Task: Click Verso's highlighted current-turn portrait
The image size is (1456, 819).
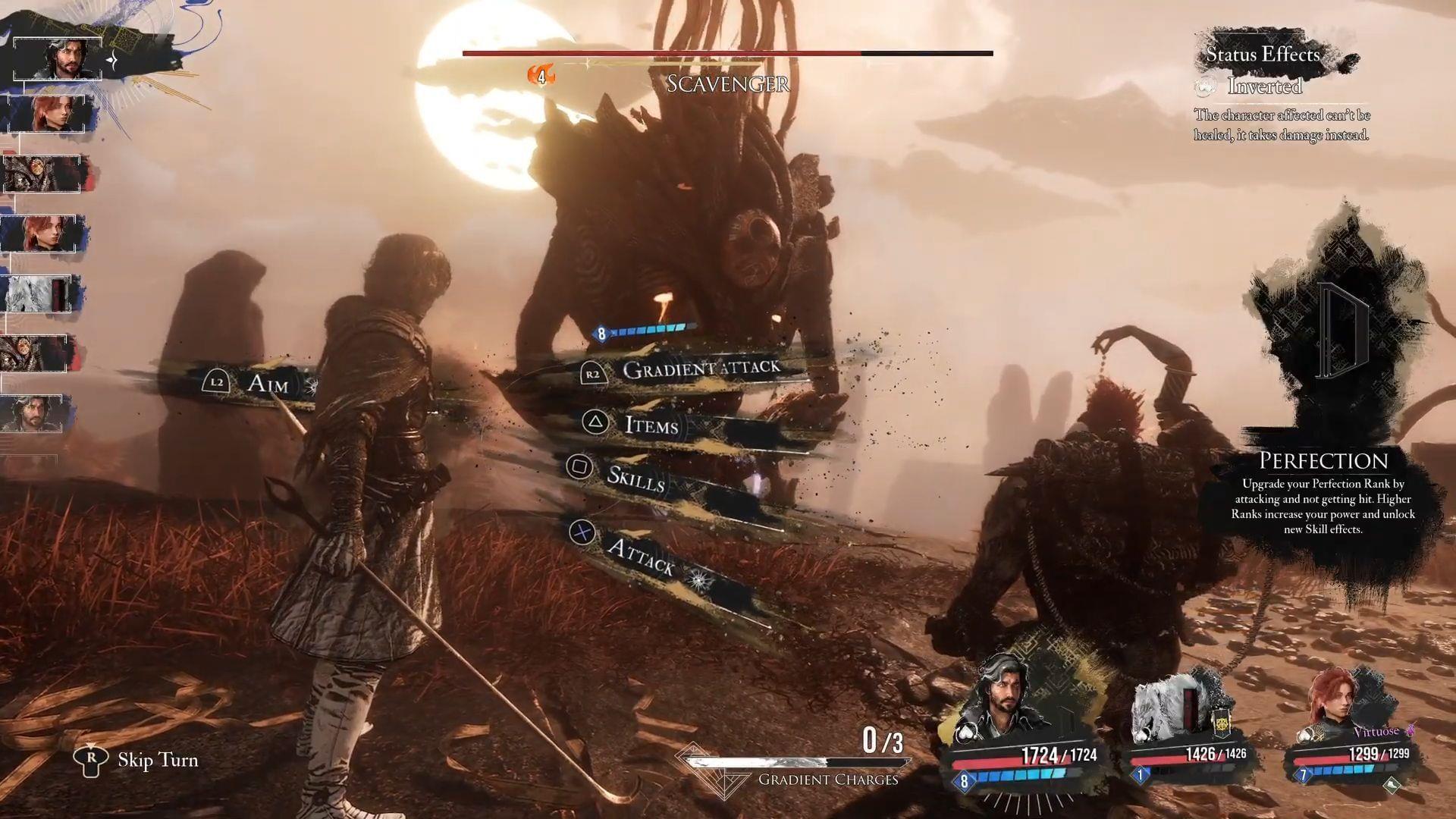Action: click(x=58, y=58)
